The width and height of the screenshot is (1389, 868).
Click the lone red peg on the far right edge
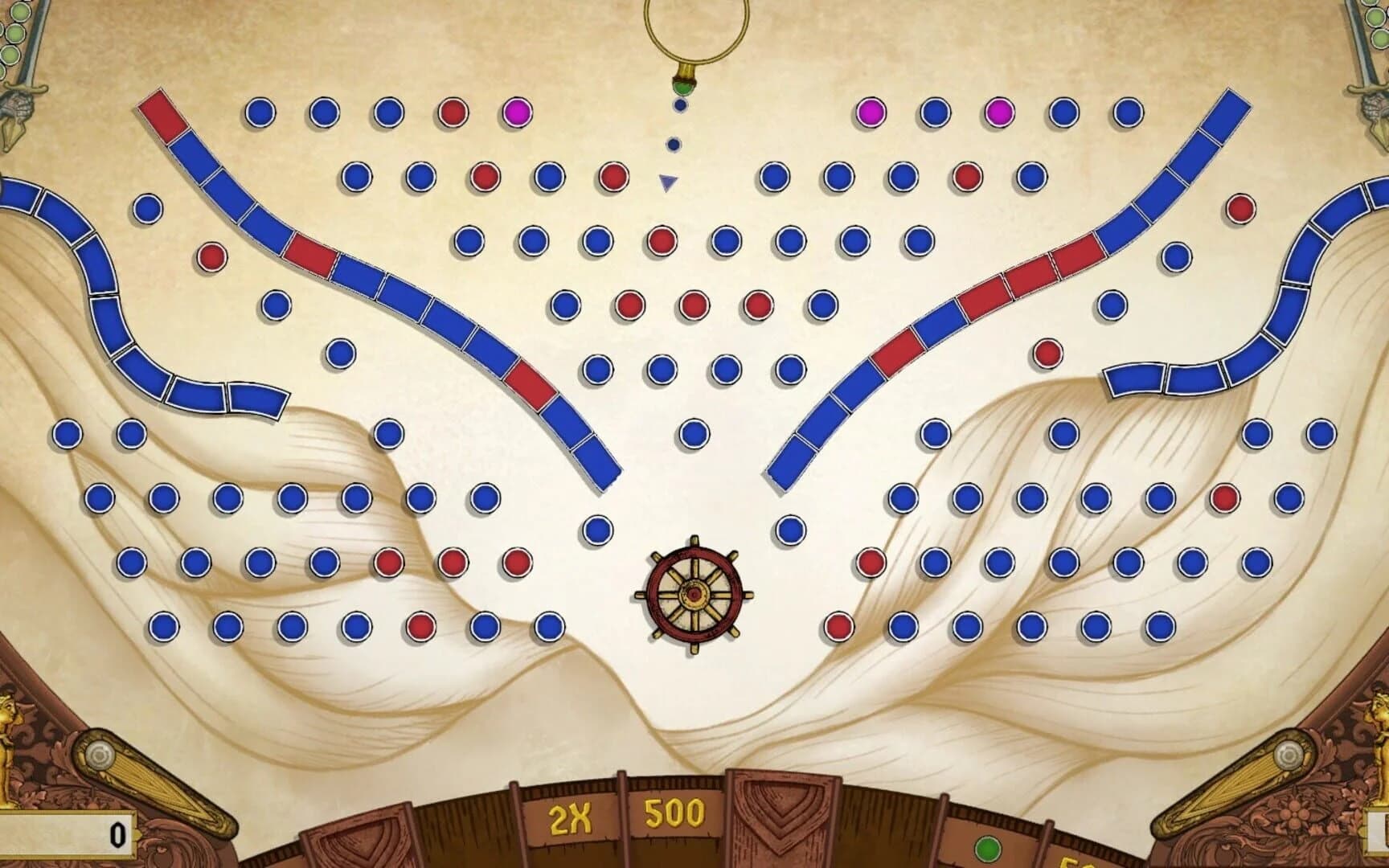click(x=1242, y=208)
